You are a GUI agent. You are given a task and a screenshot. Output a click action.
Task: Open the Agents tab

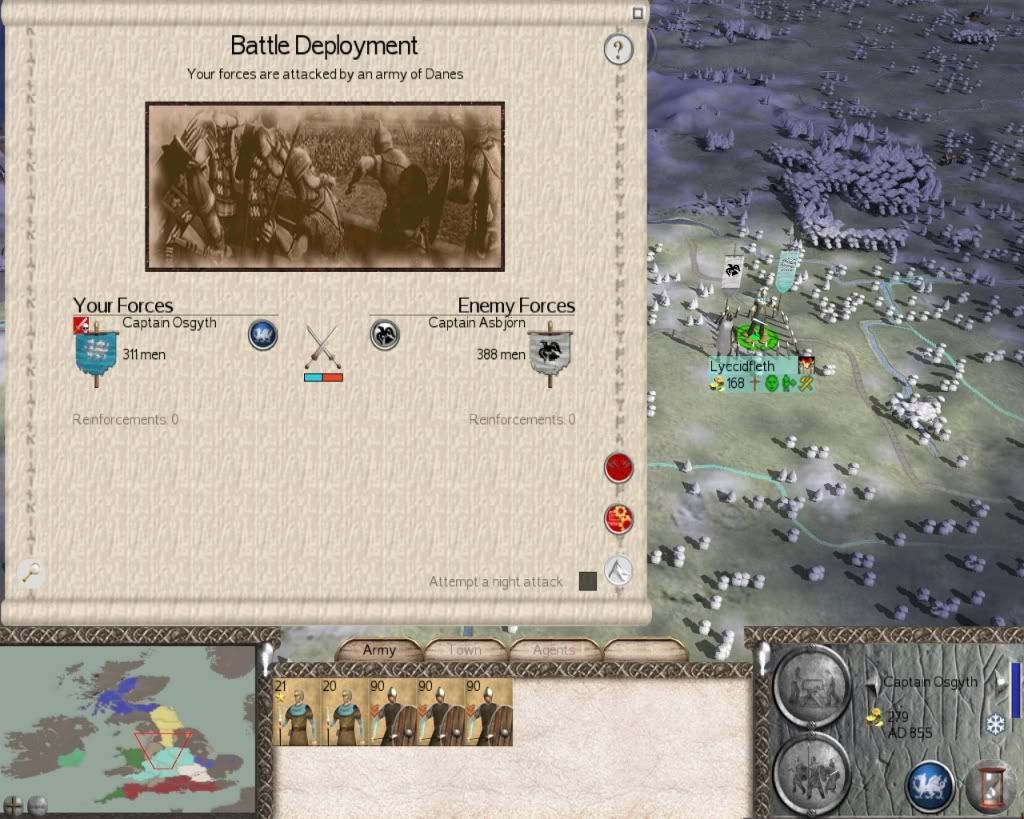[553, 650]
